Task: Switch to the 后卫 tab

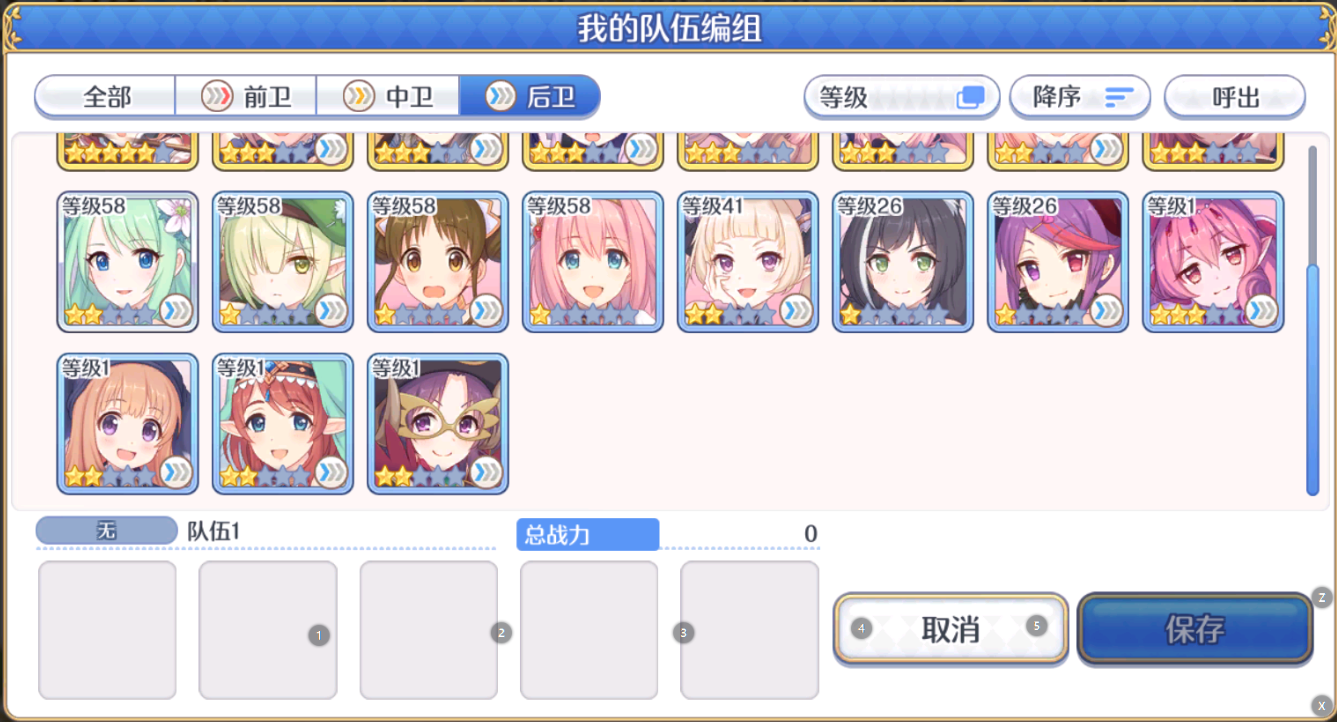Action: pyautogui.click(x=530, y=97)
